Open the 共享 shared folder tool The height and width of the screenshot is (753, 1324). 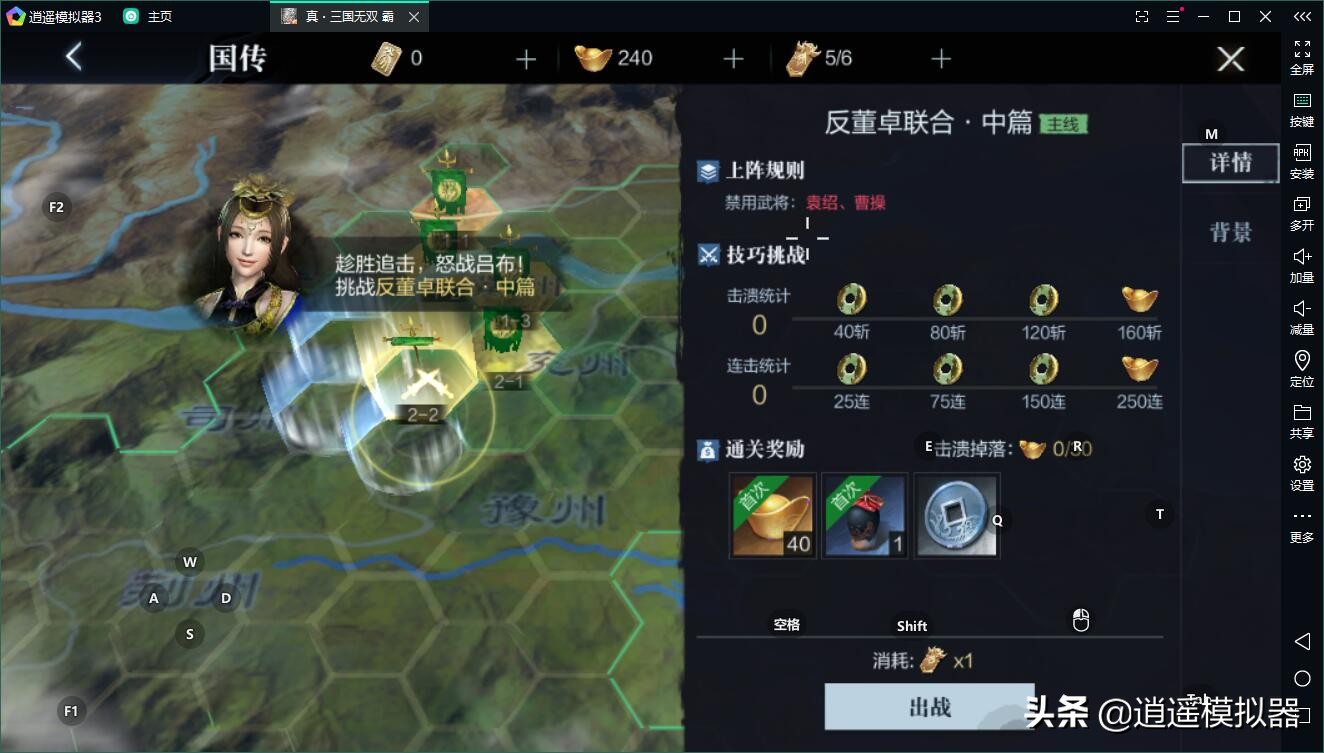[x=1301, y=422]
